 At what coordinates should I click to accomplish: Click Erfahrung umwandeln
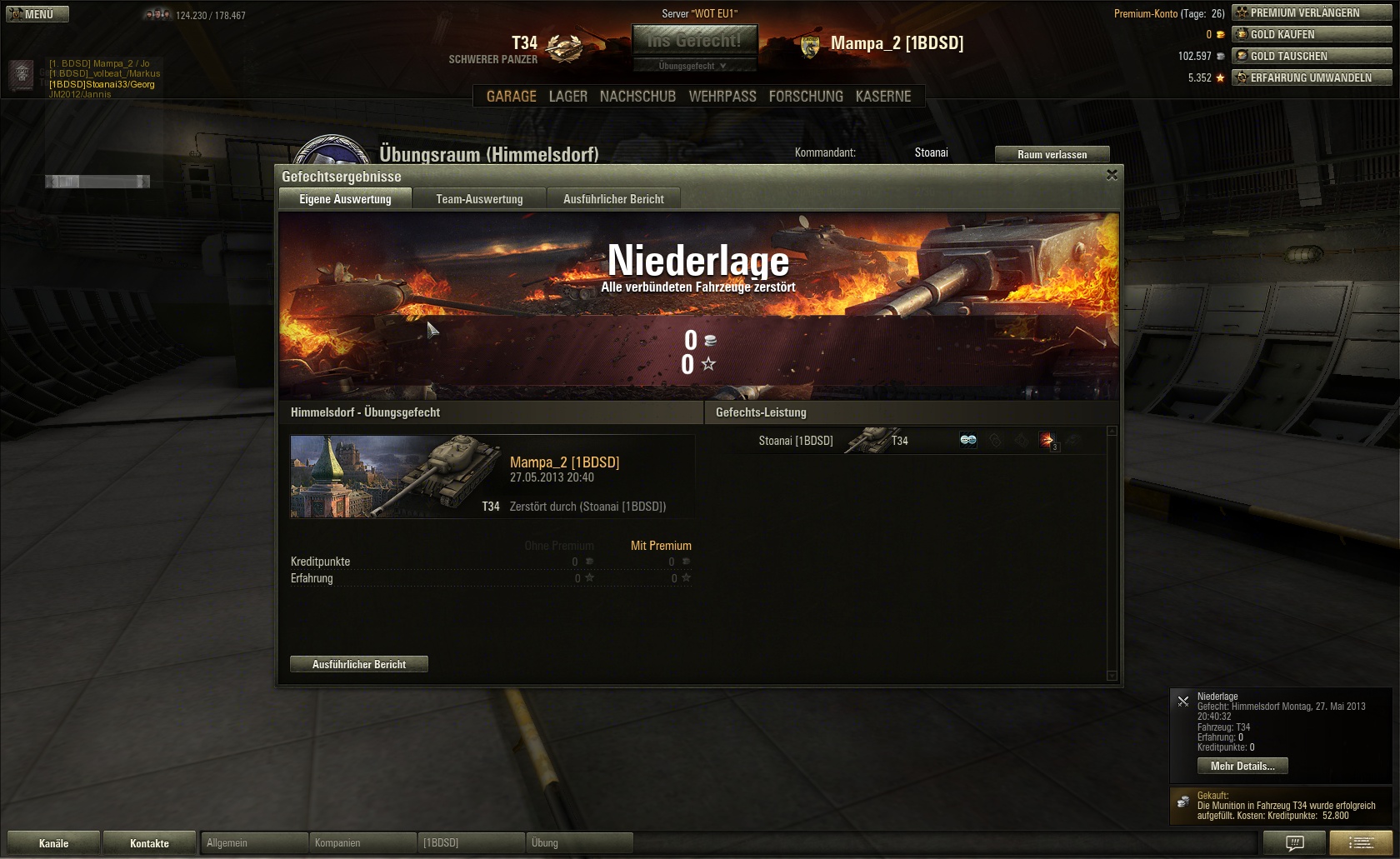pyautogui.click(x=1312, y=77)
